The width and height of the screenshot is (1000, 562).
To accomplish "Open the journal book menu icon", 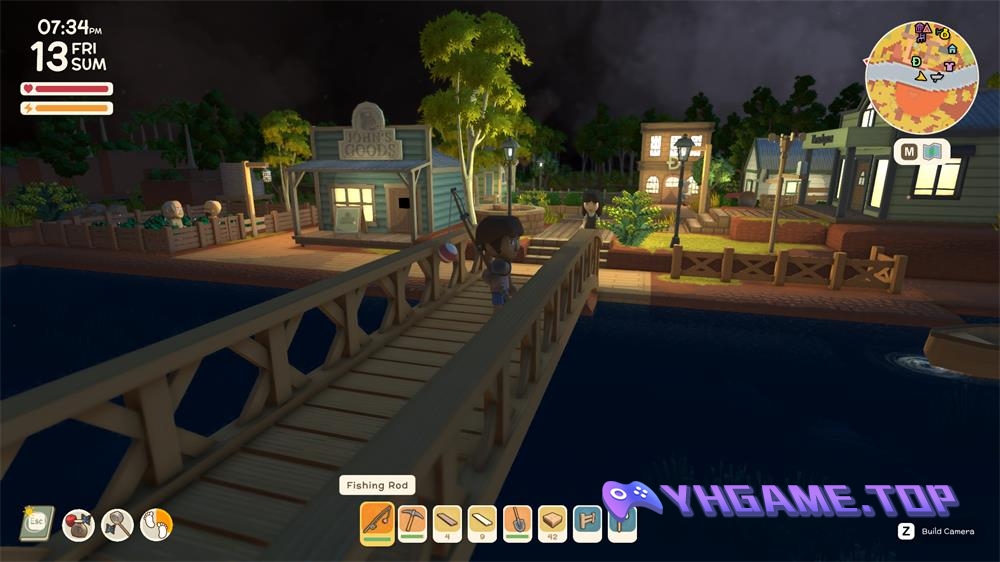I will click(37, 523).
